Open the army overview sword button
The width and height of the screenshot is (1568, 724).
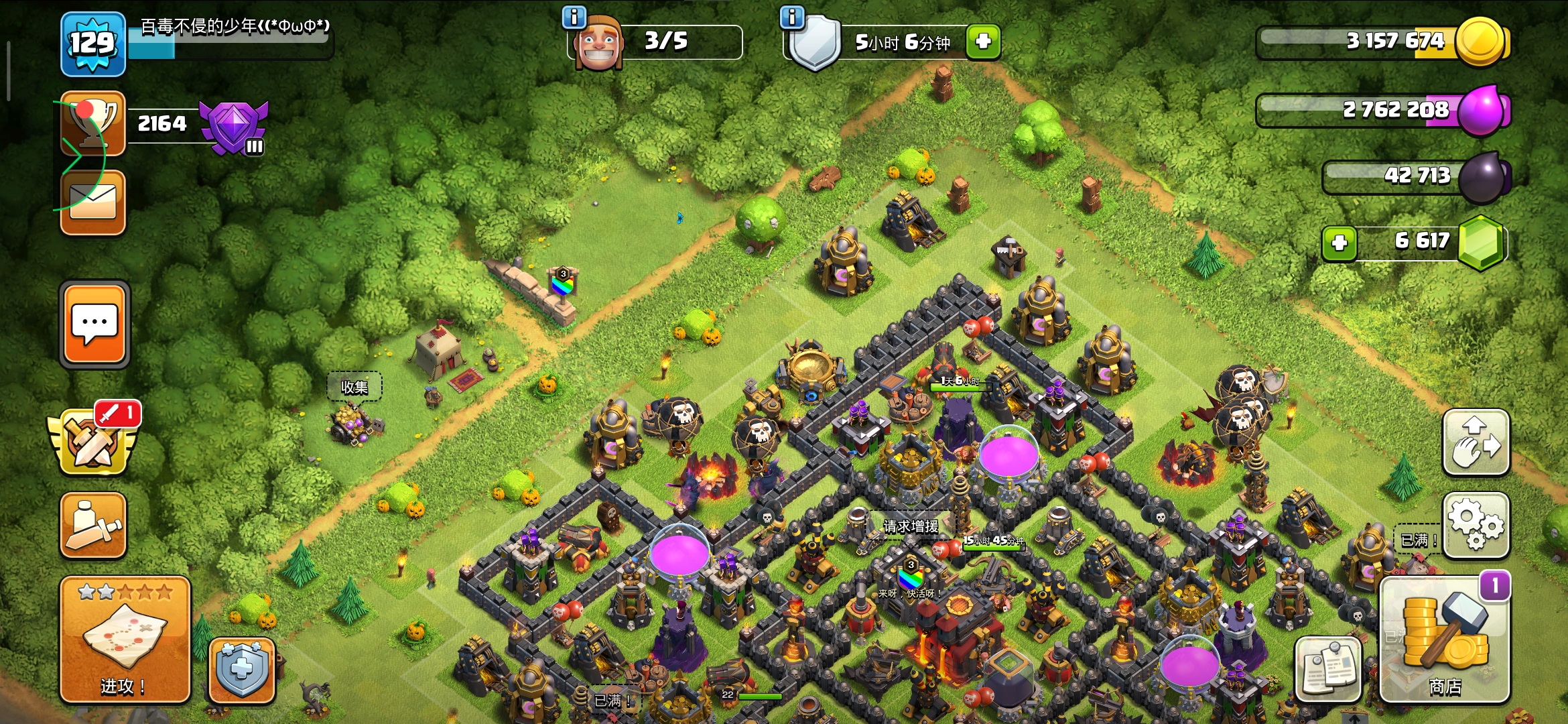[x=93, y=526]
